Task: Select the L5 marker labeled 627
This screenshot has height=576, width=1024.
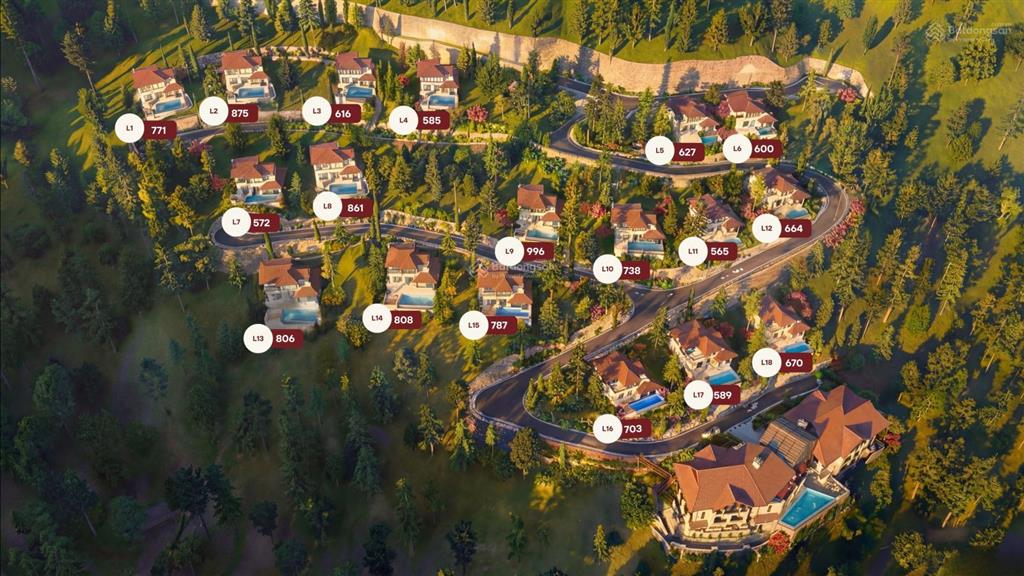Action: point(660,151)
